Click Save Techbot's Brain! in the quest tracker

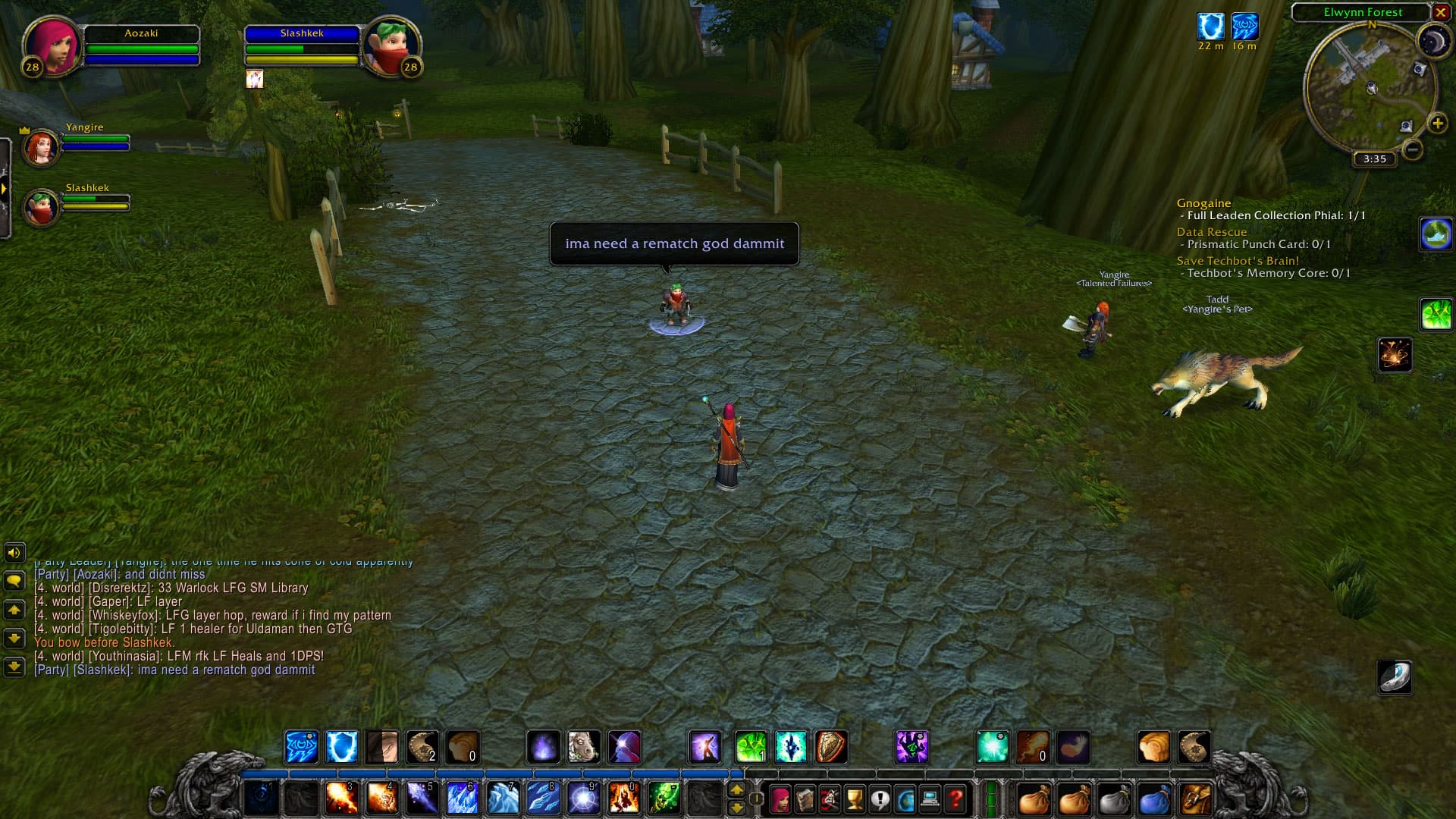pyautogui.click(x=1237, y=260)
